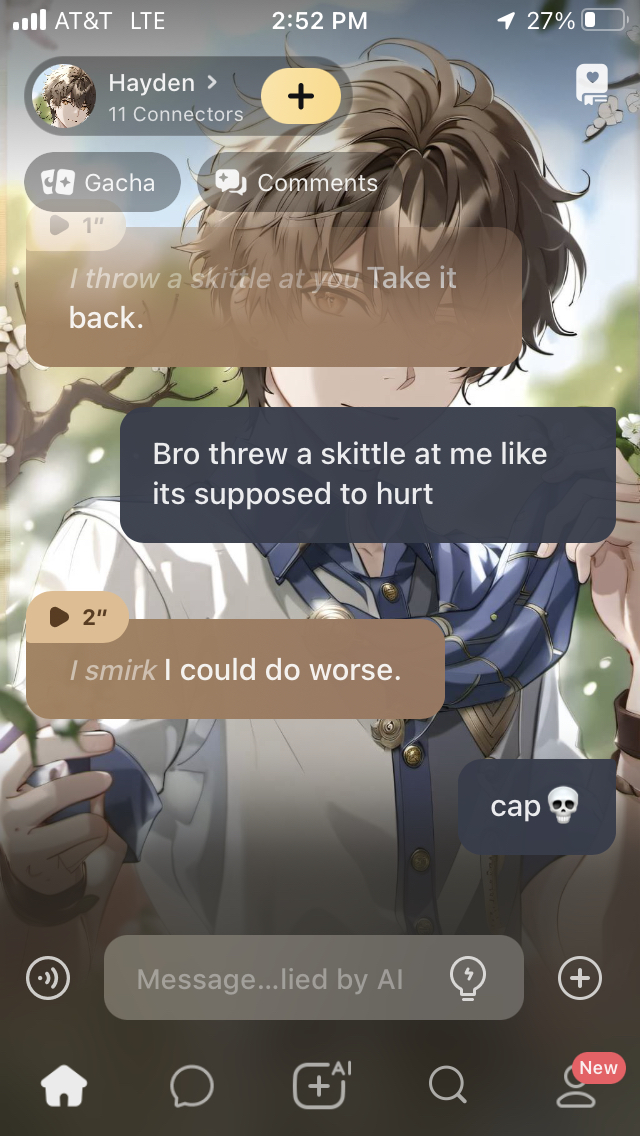Viewport: 640px width, 1136px height.
Task: Open the AI create tab
Action: tap(320, 1084)
